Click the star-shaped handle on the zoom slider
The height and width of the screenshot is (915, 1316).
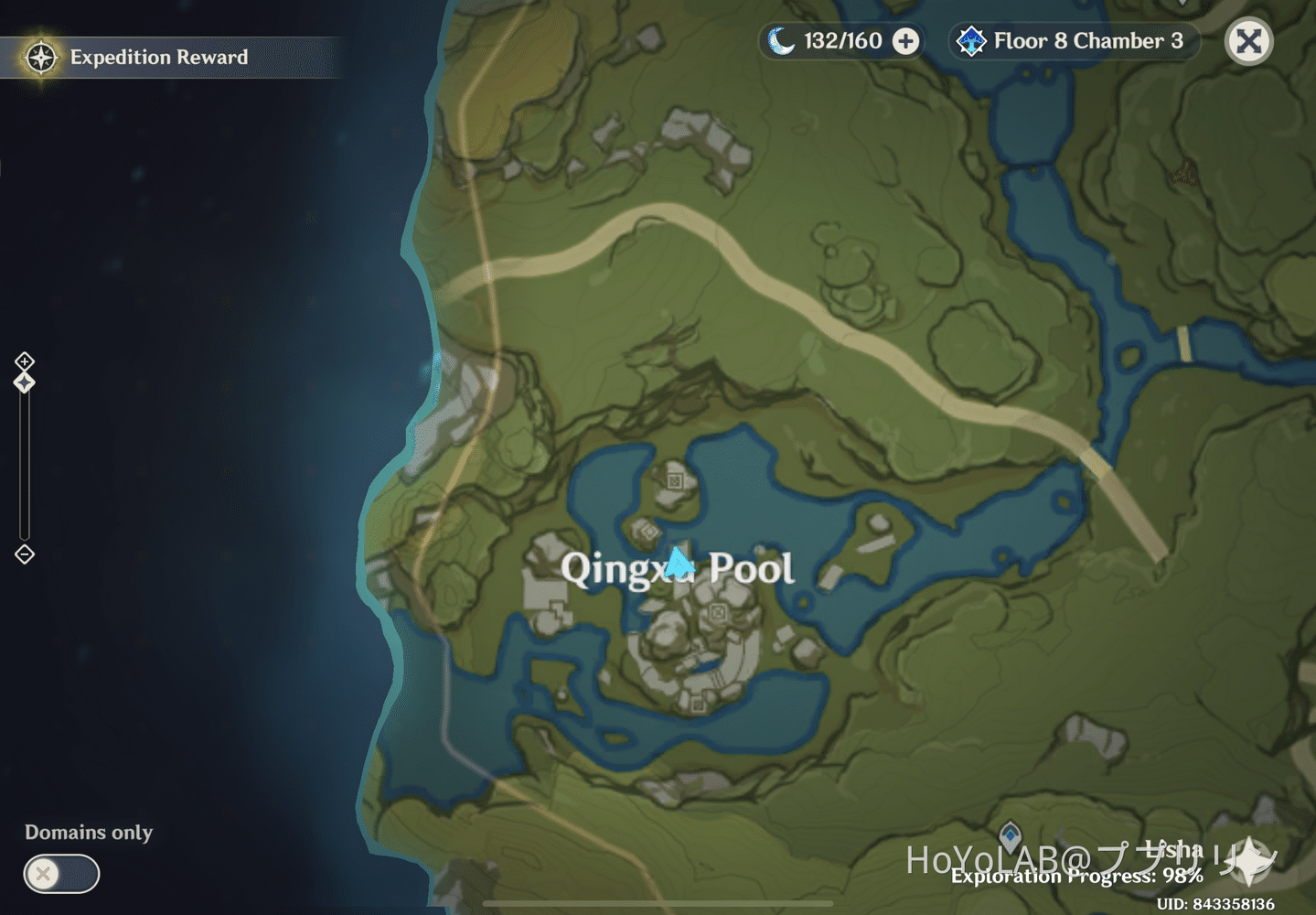tap(24, 382)
